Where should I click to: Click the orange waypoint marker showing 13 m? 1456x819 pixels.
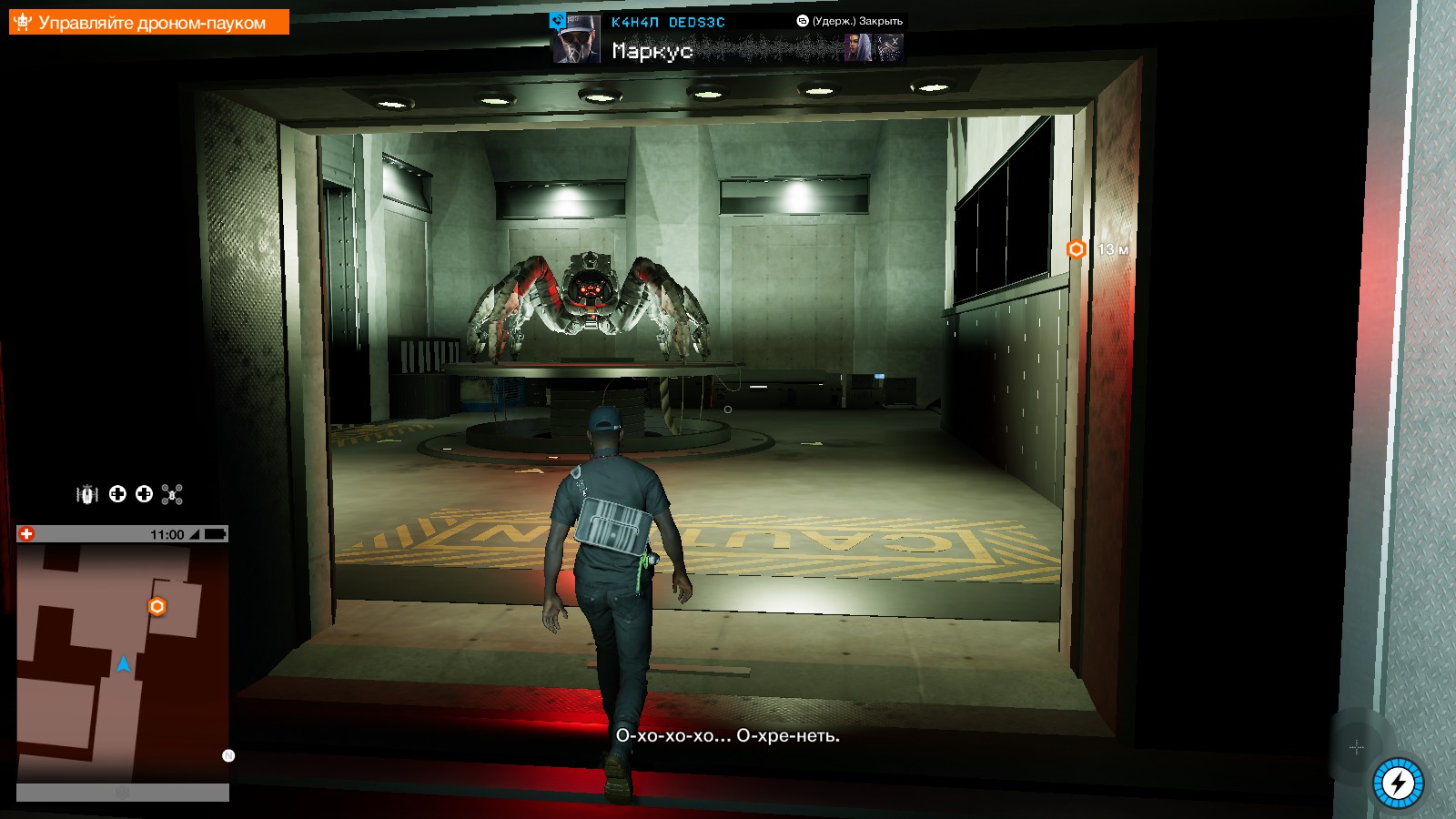(x=1077, y=249)
